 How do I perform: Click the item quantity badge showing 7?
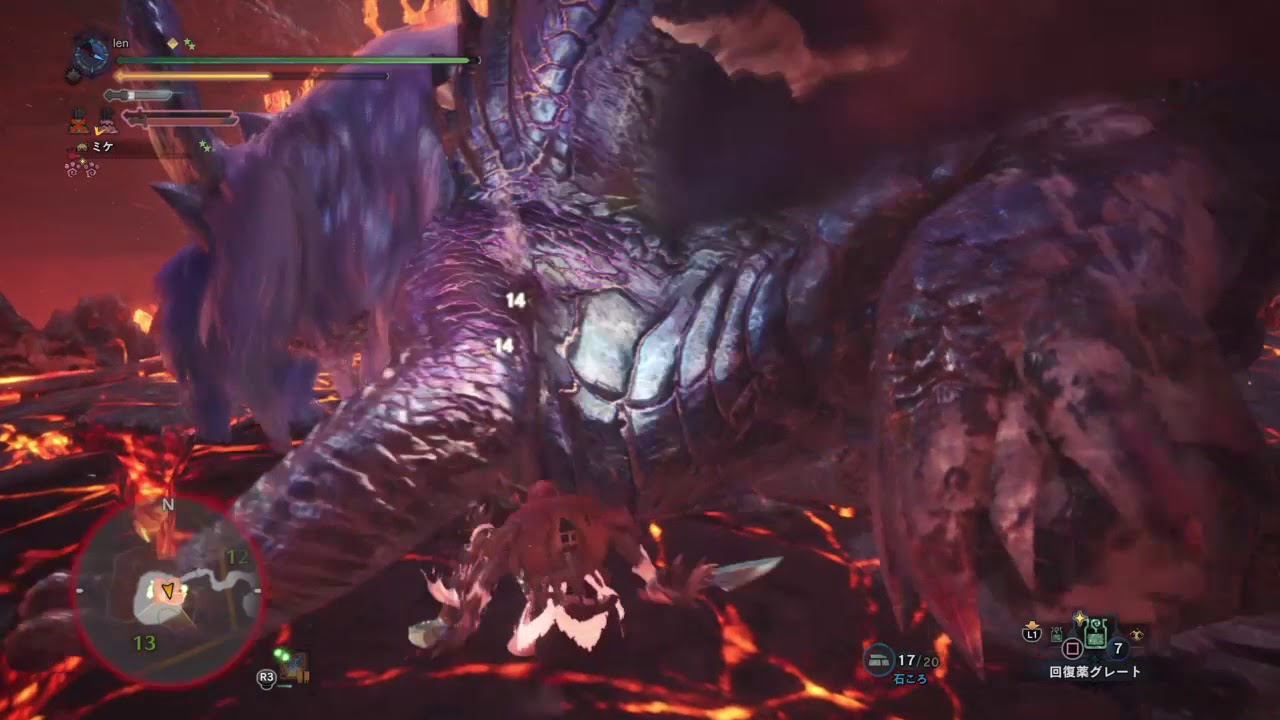tap(1117, 649)
